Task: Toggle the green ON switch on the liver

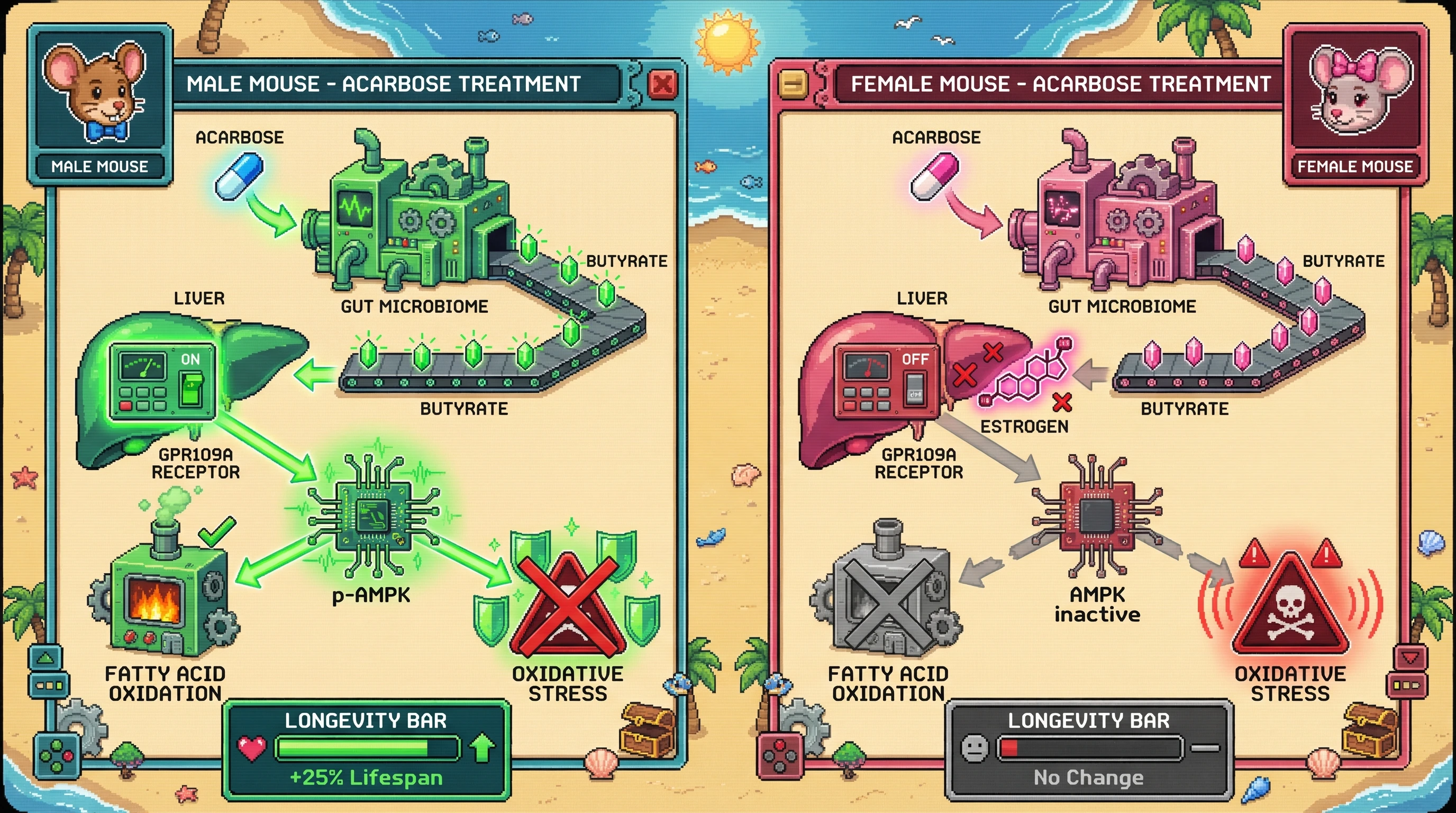Action: pyautogui.click(x=190, y=386)
